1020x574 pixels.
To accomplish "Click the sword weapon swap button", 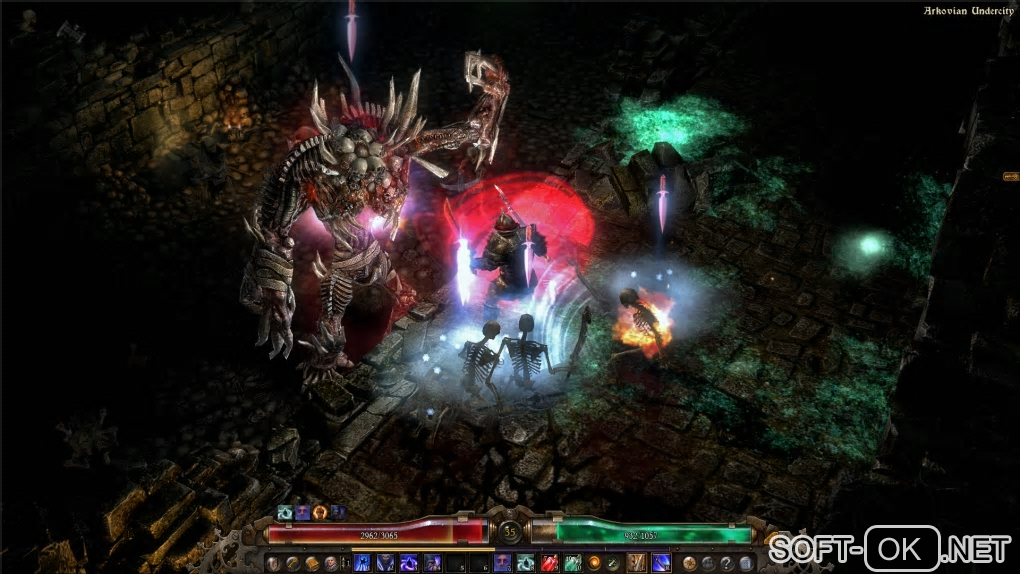I will 613,563.
